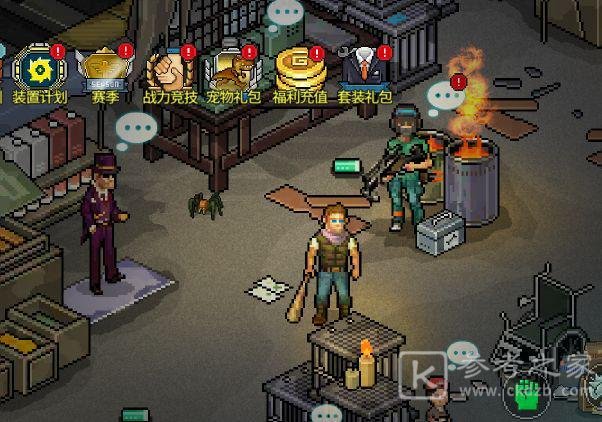602x422 pixels.
Task: Open 福利充值 gold coins recharge
Action: [x=297, y=68]
